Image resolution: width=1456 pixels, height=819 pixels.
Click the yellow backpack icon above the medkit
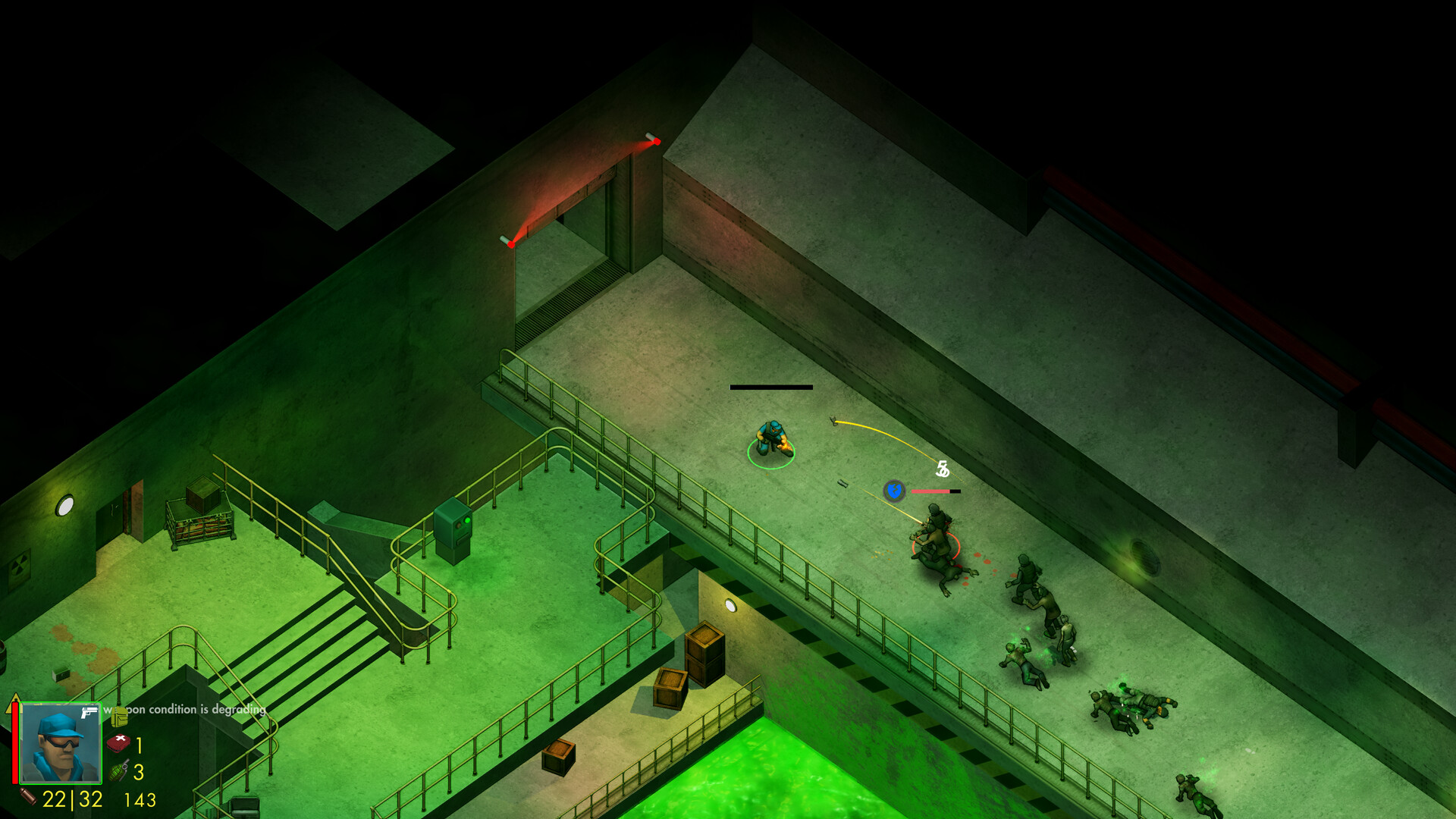[119, 718]
